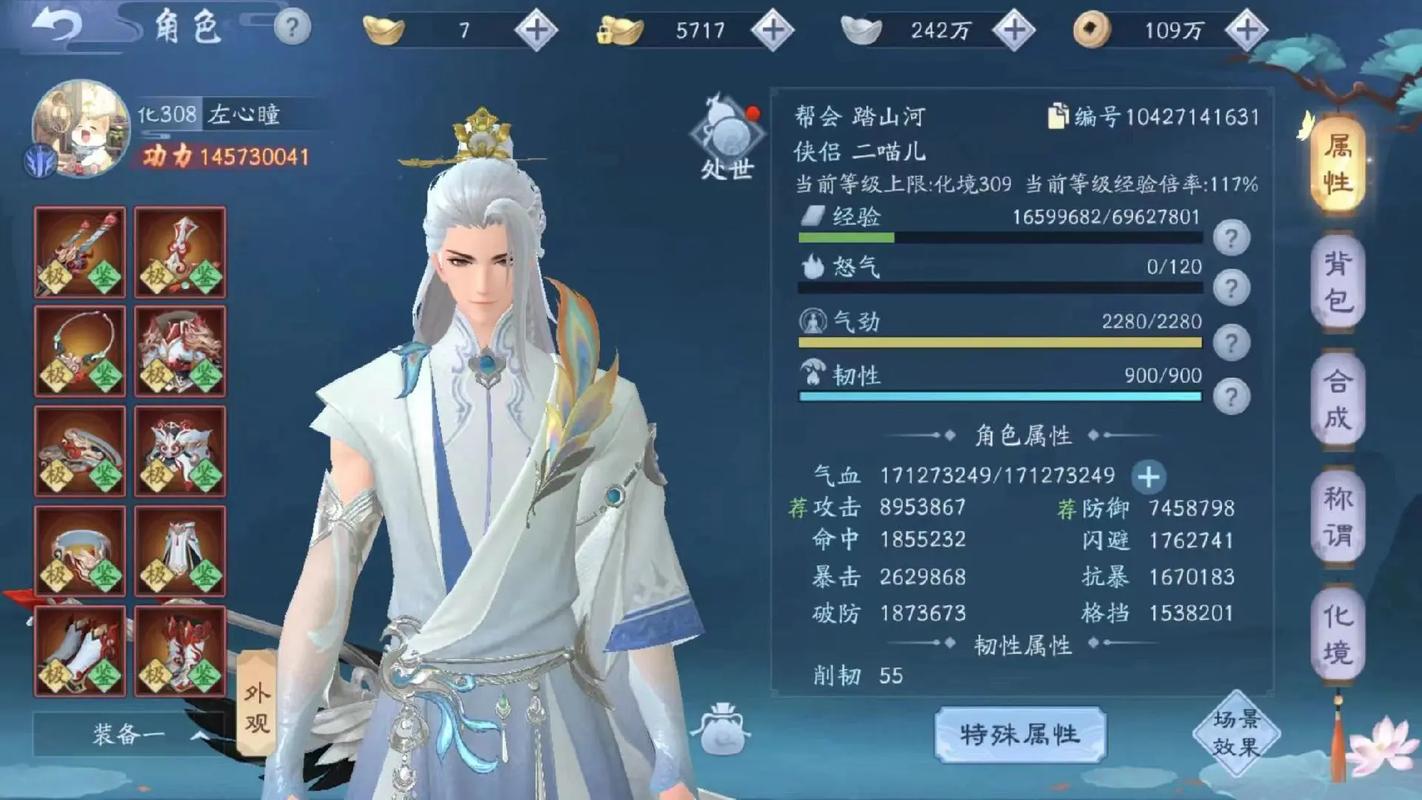
Task: Open 场景效果 scene effects panel
Action: (1237, 733)
